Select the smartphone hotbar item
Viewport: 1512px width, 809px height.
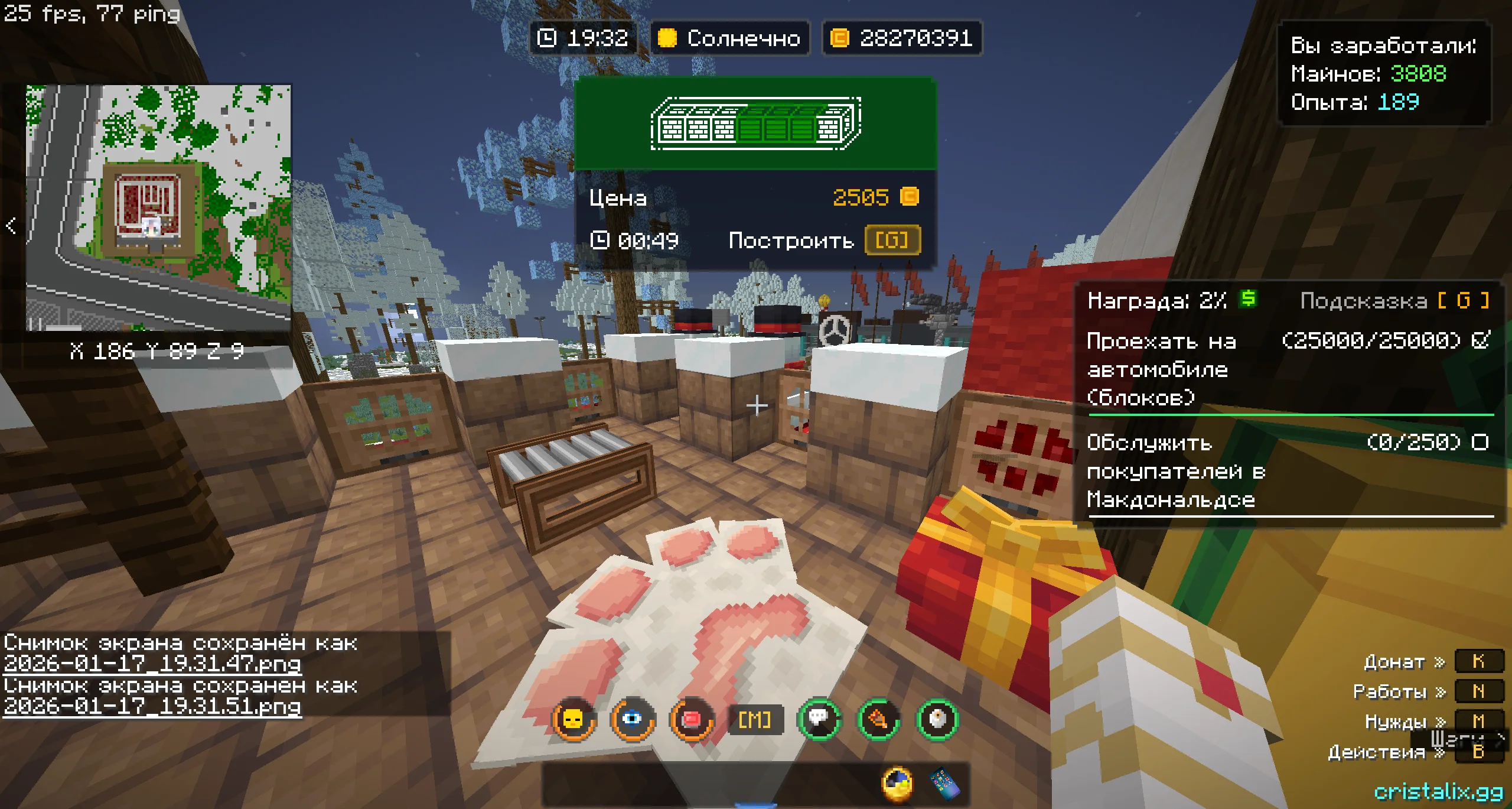(x=944, y=784)
